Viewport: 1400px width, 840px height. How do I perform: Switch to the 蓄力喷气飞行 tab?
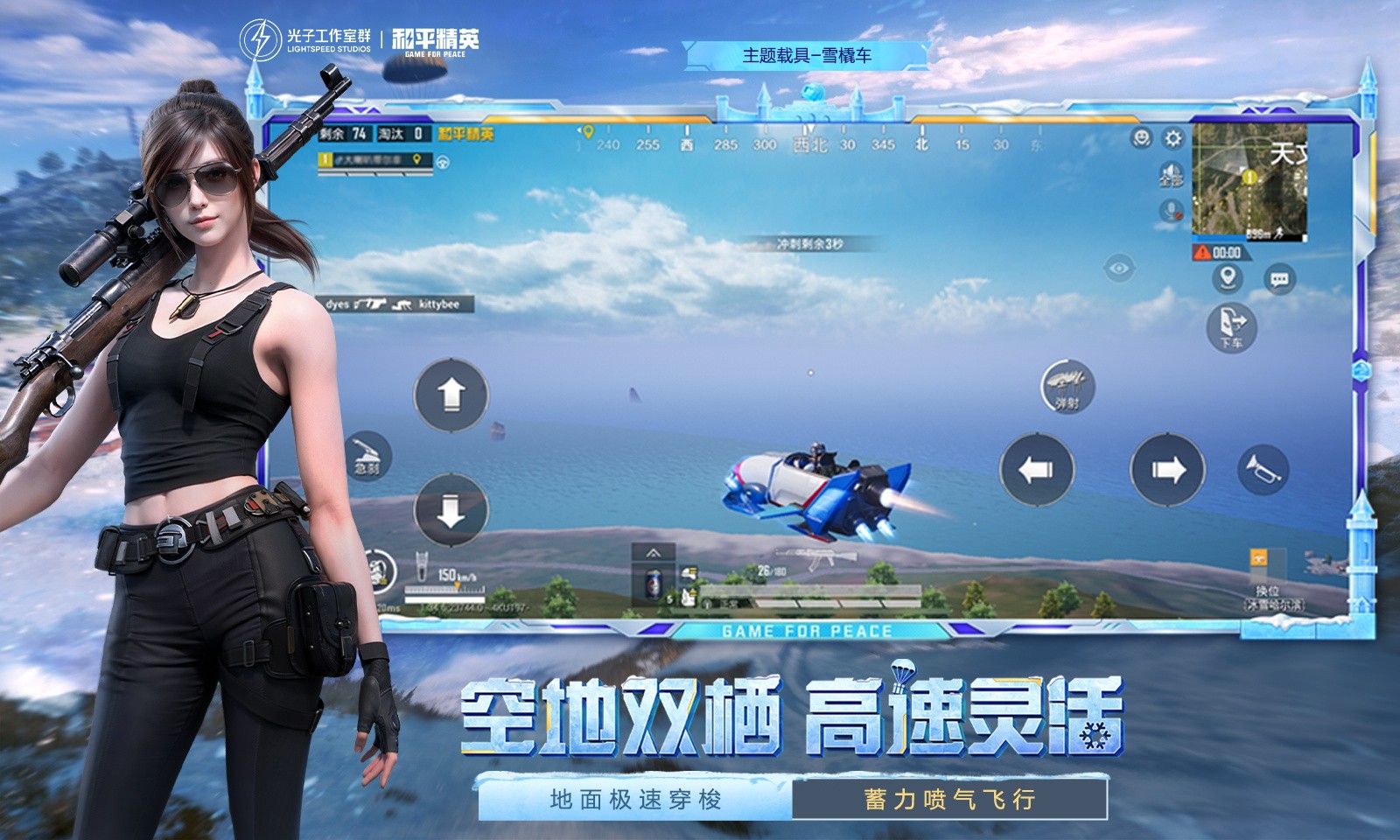[x=950, y=799]
